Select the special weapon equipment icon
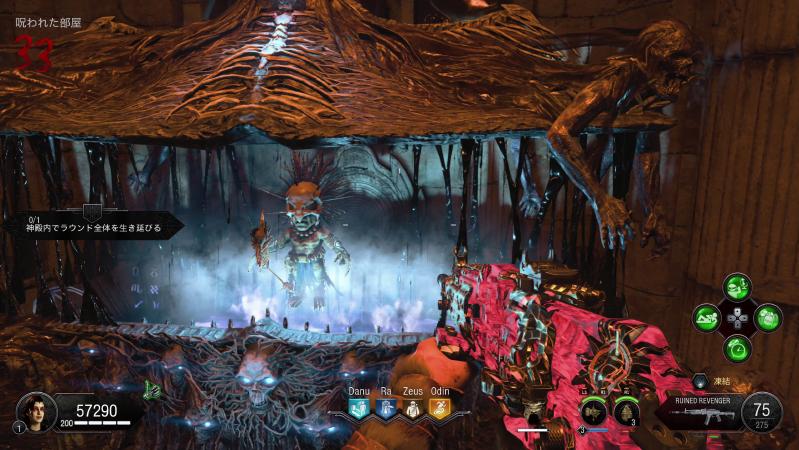 click(x=594, y=411)
